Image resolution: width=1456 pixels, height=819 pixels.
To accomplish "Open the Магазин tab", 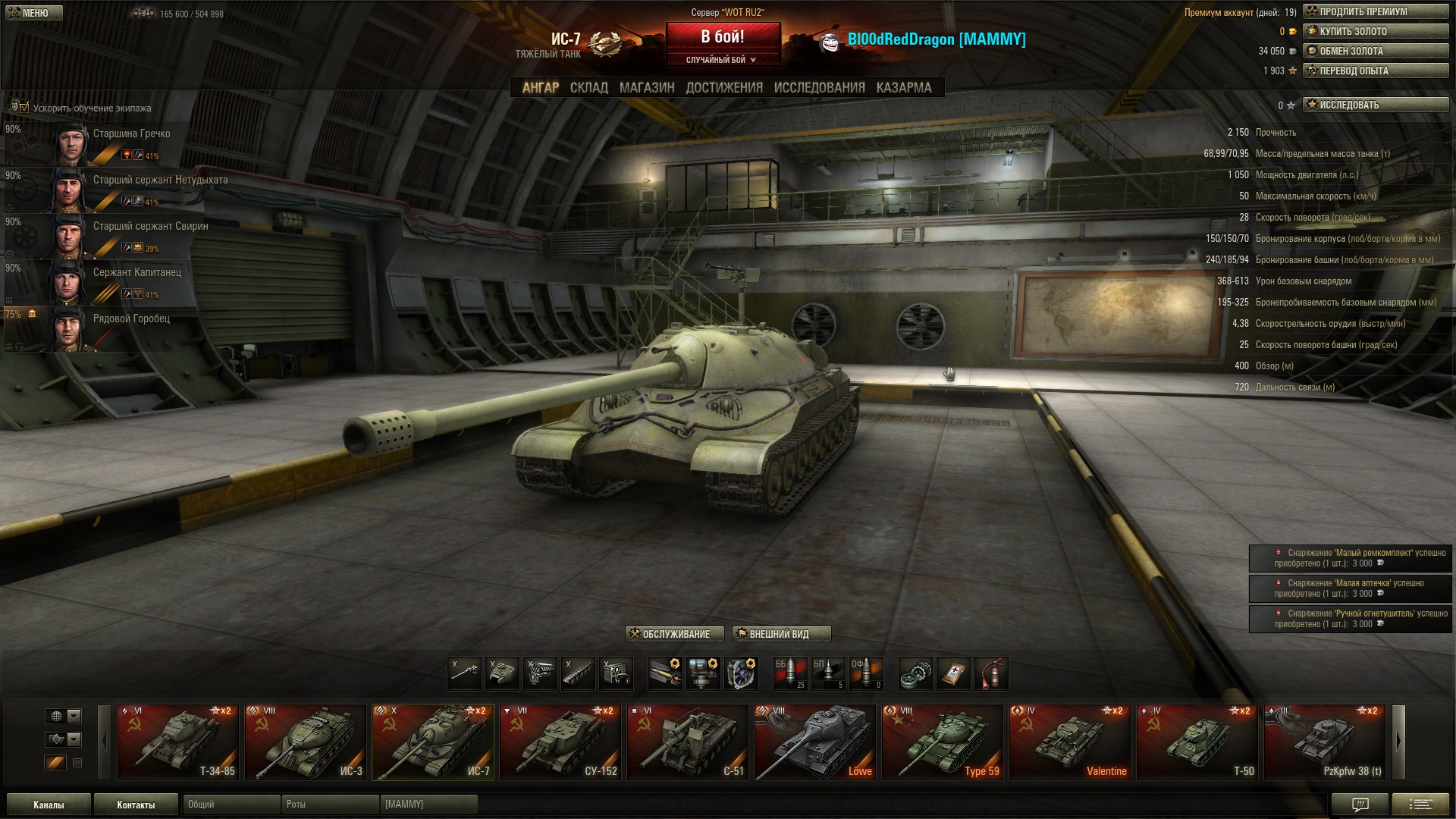I will click(x=646, y=88).
